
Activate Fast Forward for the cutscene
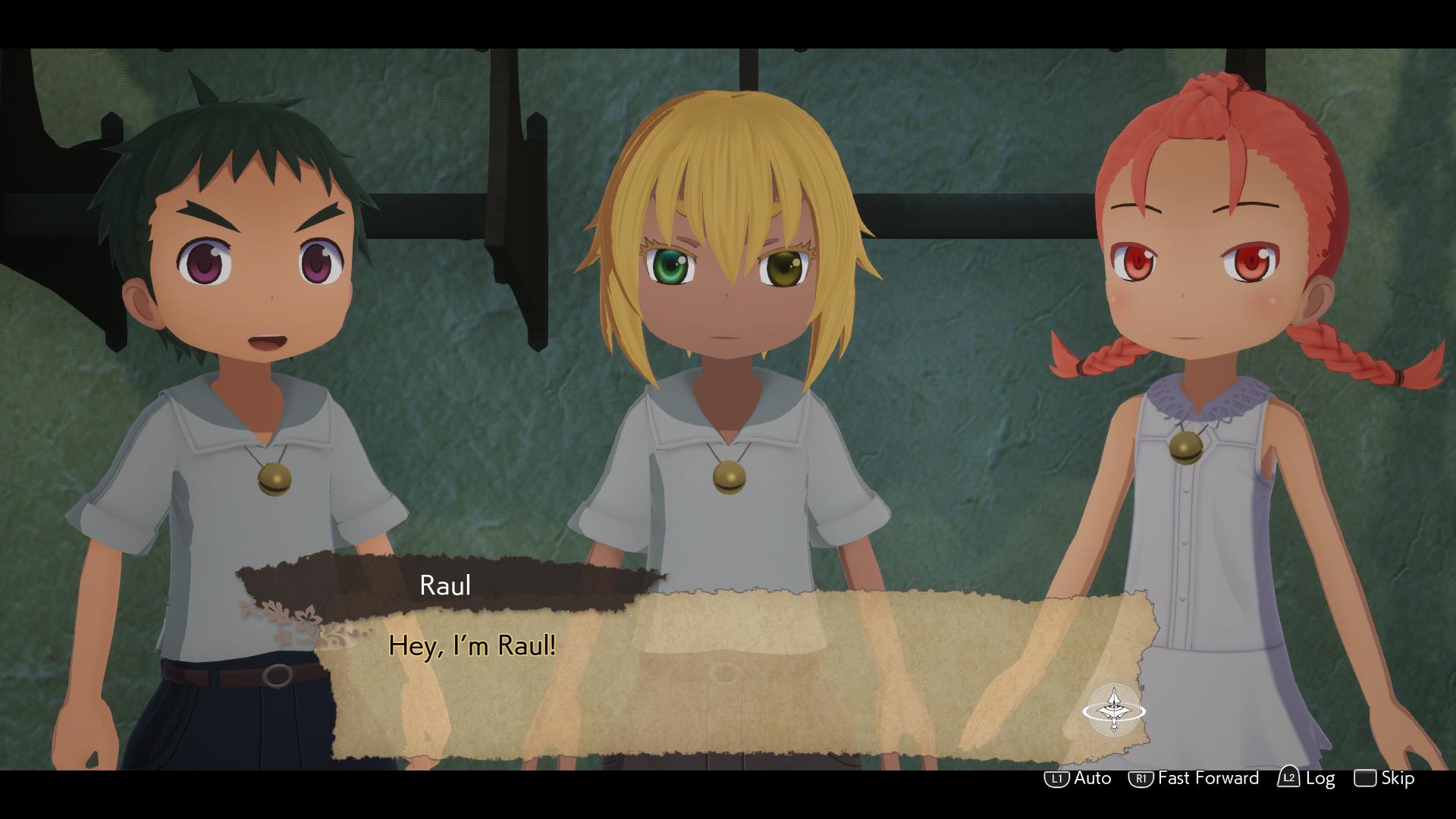(x=1194, y=778)
